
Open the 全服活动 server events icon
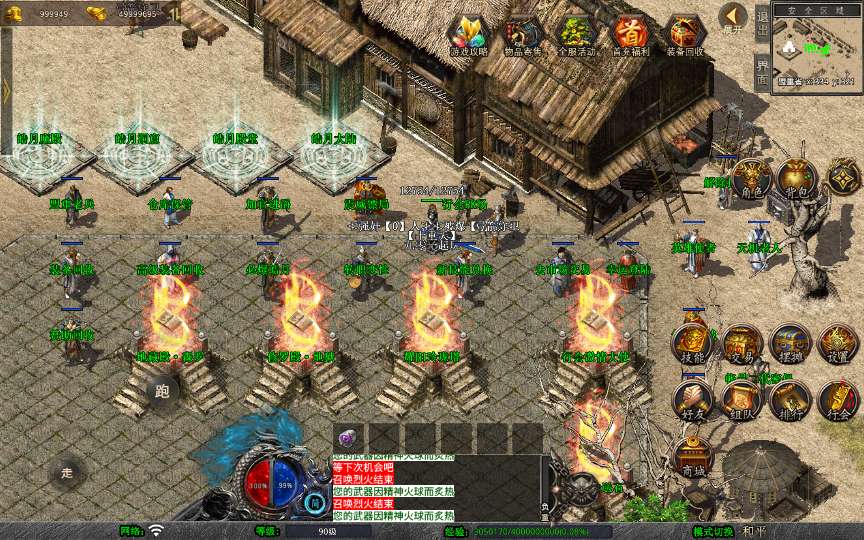point(576,36)
